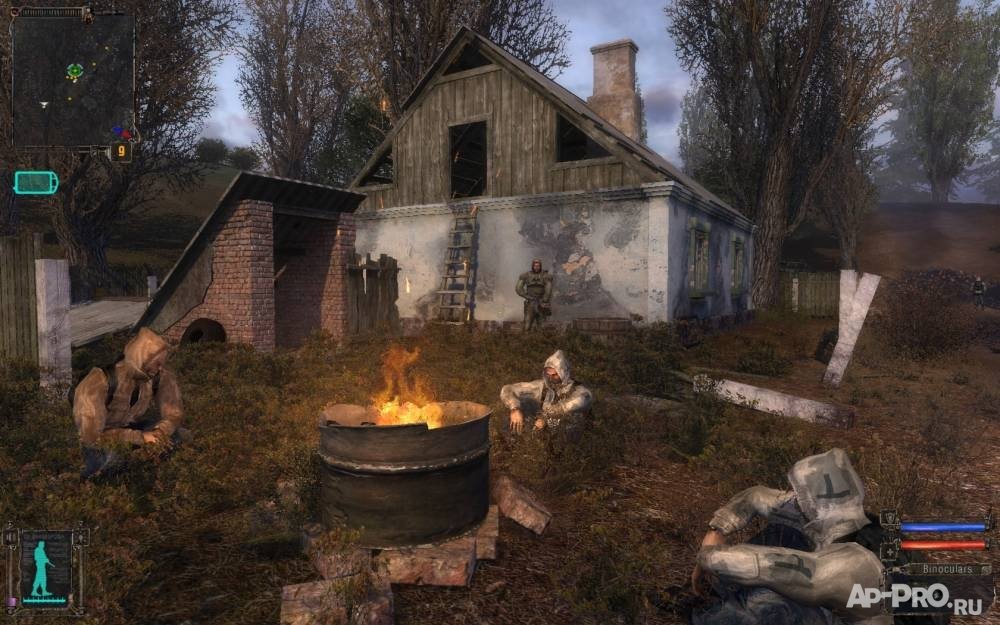This screenshot has height=625, width=1000.
Task: Click the armor shield icon beside the blue bar
Action: pos(889,520)
